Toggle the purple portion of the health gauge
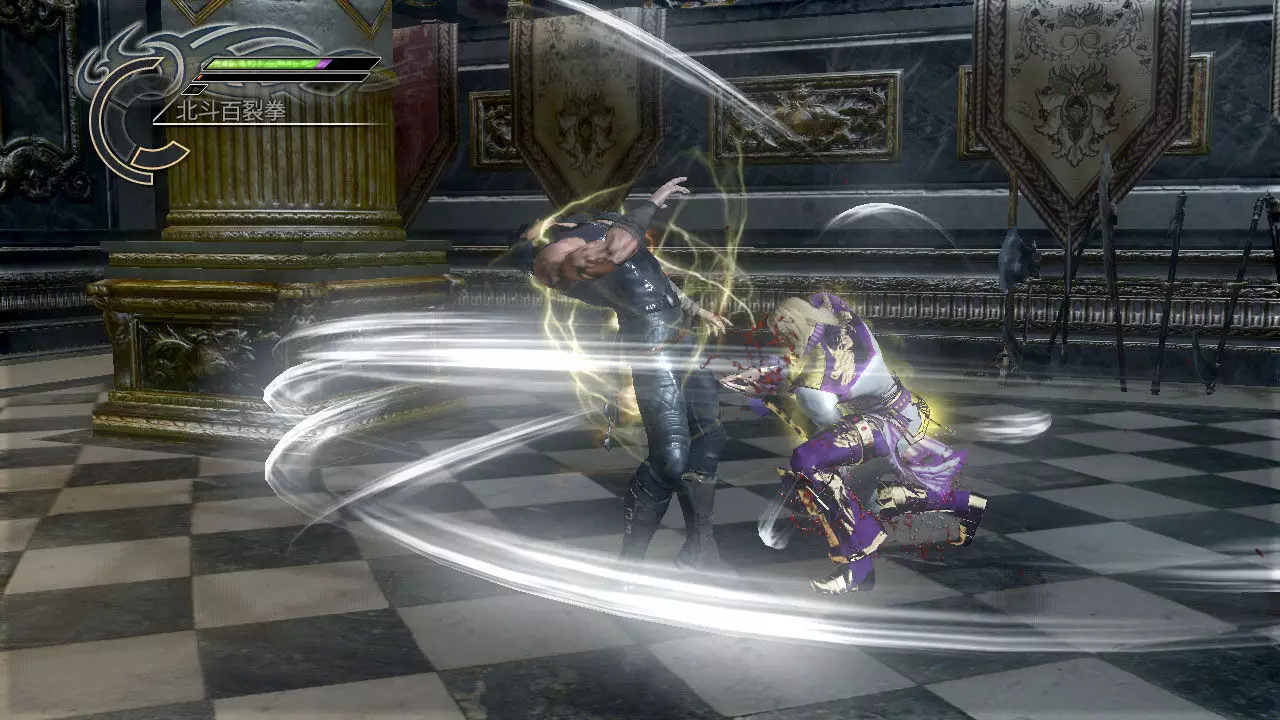 pyautogui.click(x=323, y=64)
